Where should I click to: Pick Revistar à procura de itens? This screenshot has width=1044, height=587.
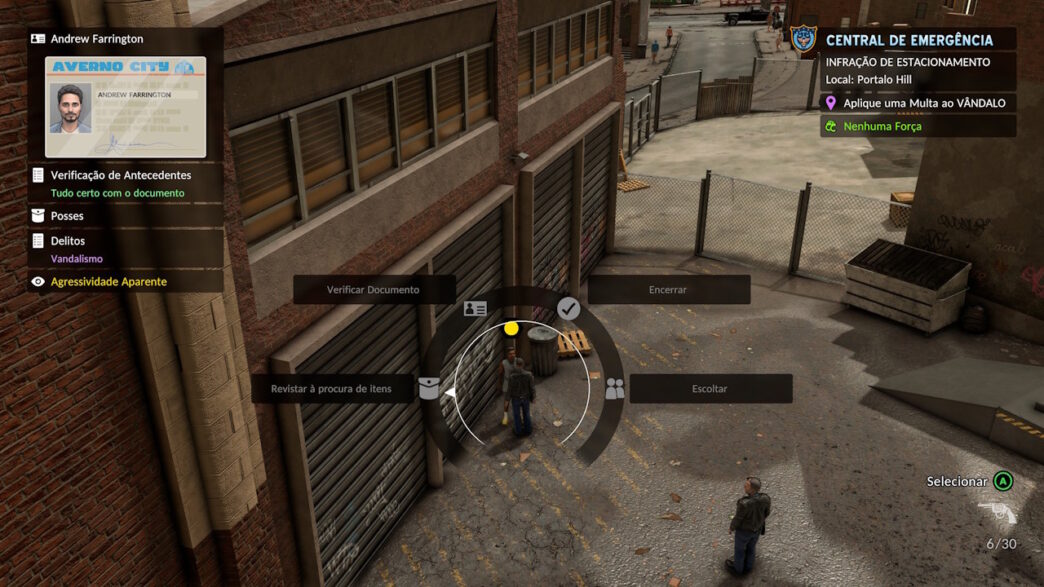(331, 388)
